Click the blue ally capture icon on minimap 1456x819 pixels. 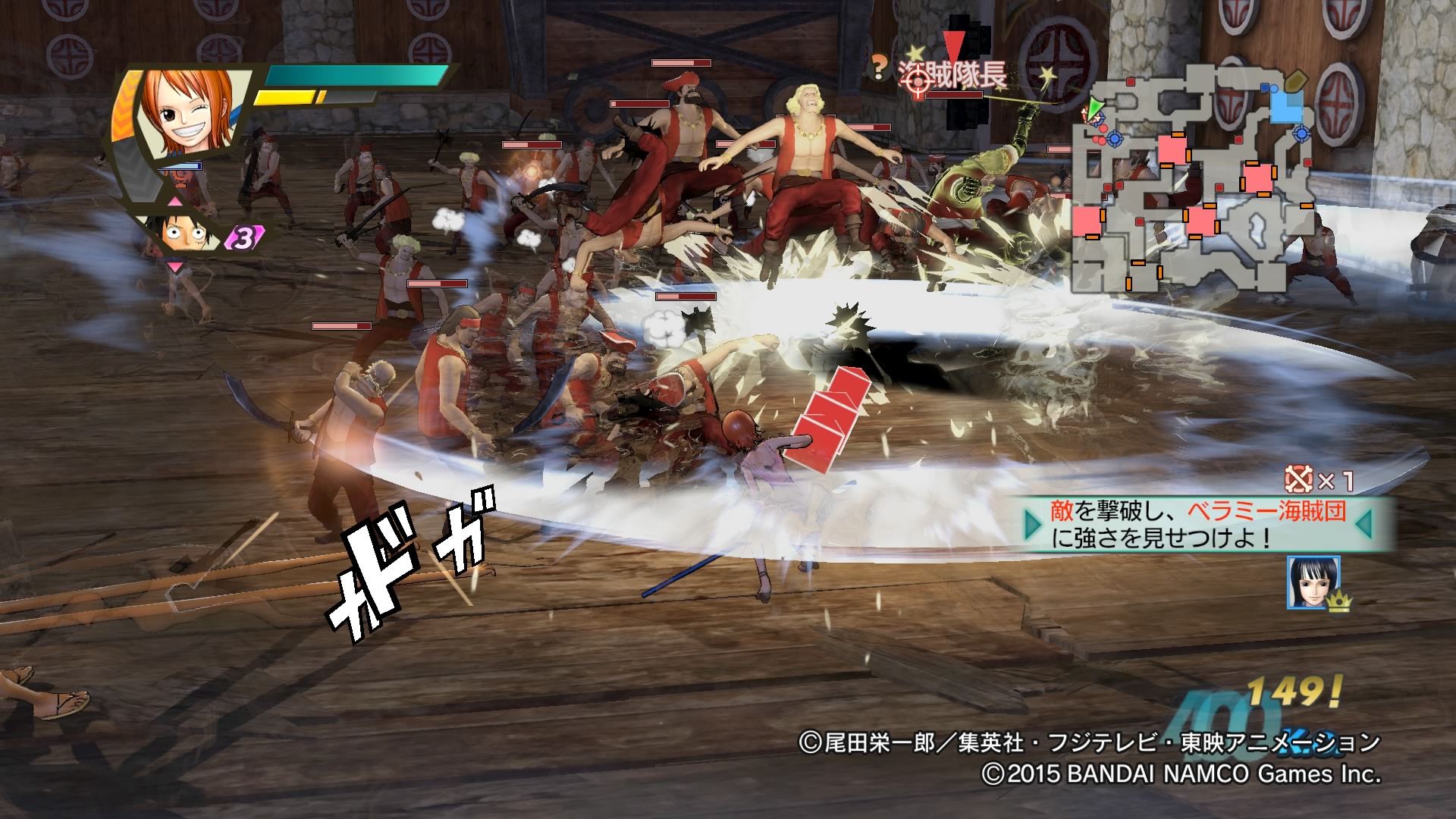1301,135
